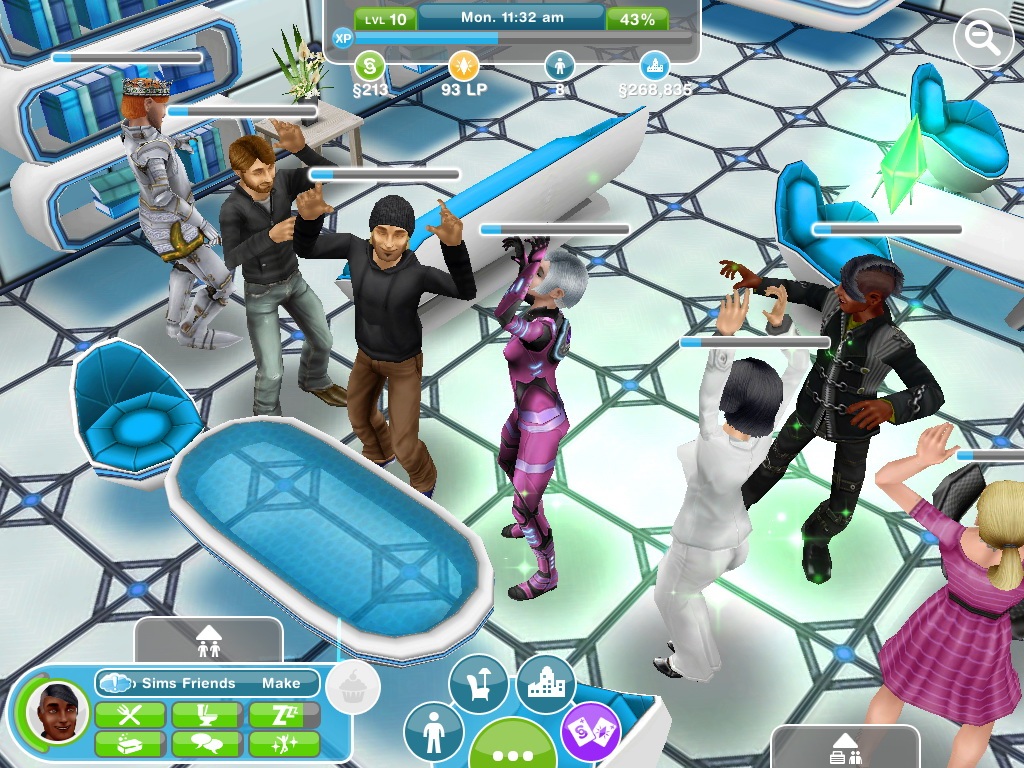Open the Sims Friends goal banner

tap(208, 683)
